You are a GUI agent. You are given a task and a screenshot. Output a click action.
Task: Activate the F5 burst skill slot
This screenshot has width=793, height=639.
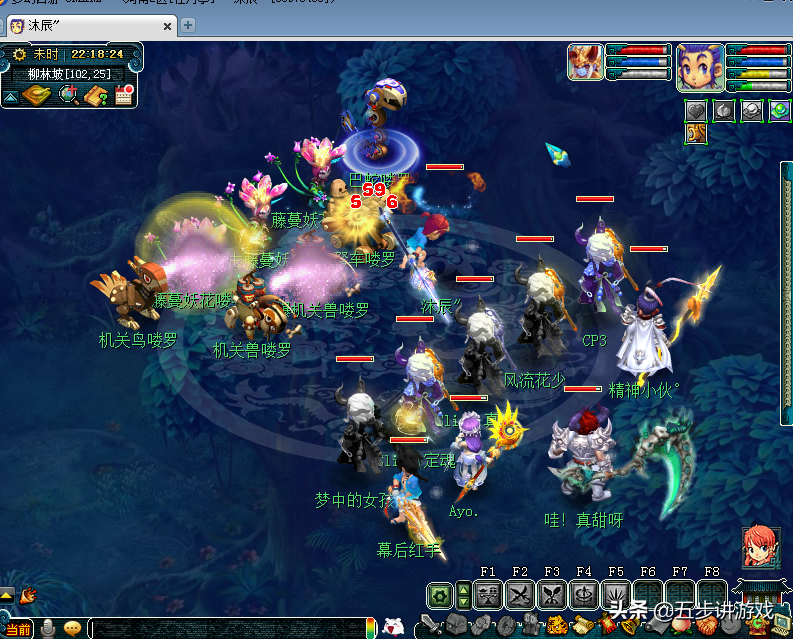tap(616, 596)
